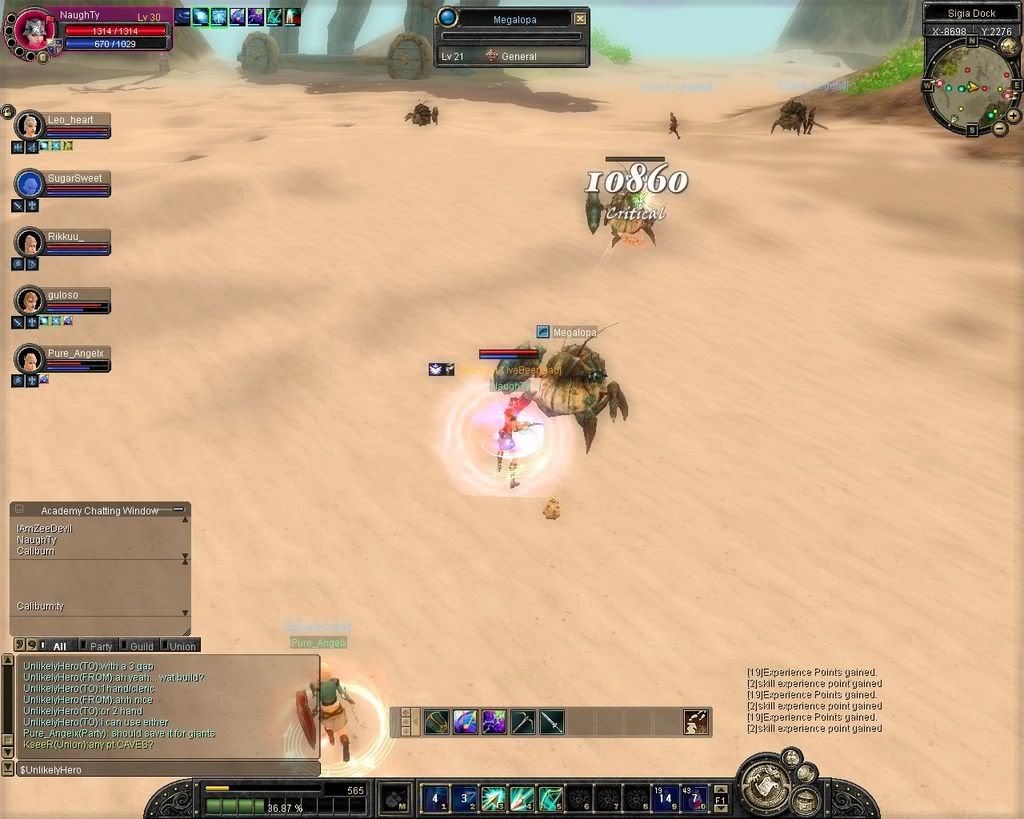Click the Sigia Dock minimap
Screen dimensions: 1024x819
[x=970, y=85]
